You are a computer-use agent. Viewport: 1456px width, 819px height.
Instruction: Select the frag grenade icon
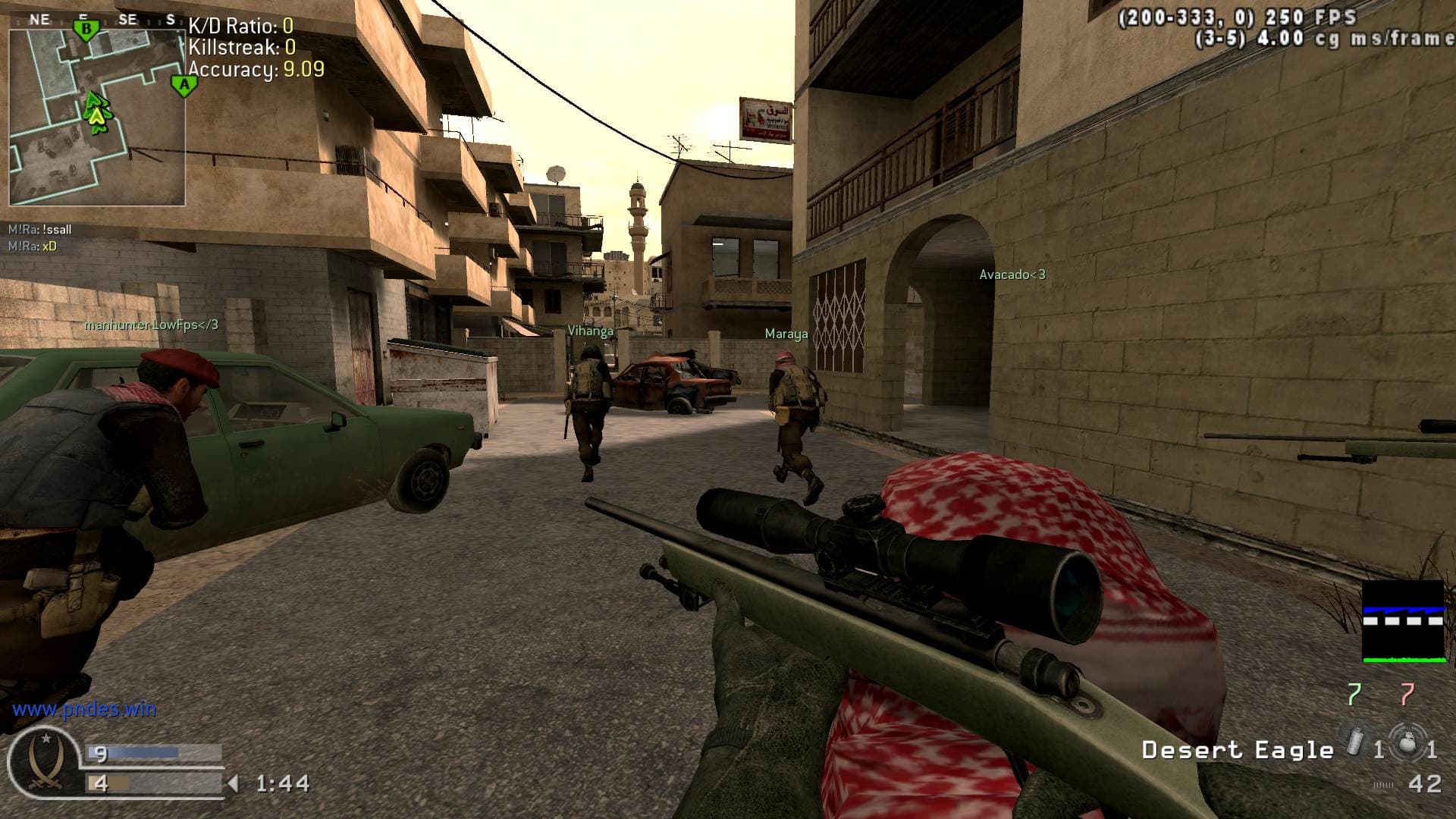pyautogui.click(x=1407, y=741)
